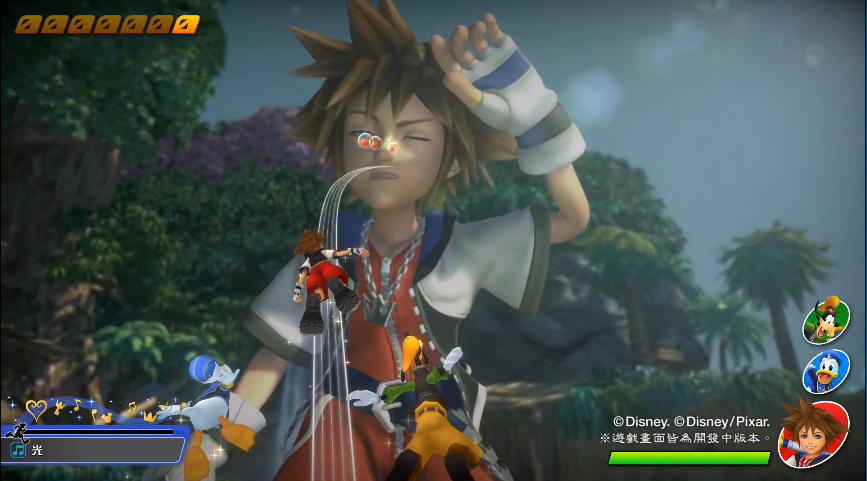Viewport: 867px width, 481px height.
Task: Click Sora's character portrait
Action: coord(813,433)
